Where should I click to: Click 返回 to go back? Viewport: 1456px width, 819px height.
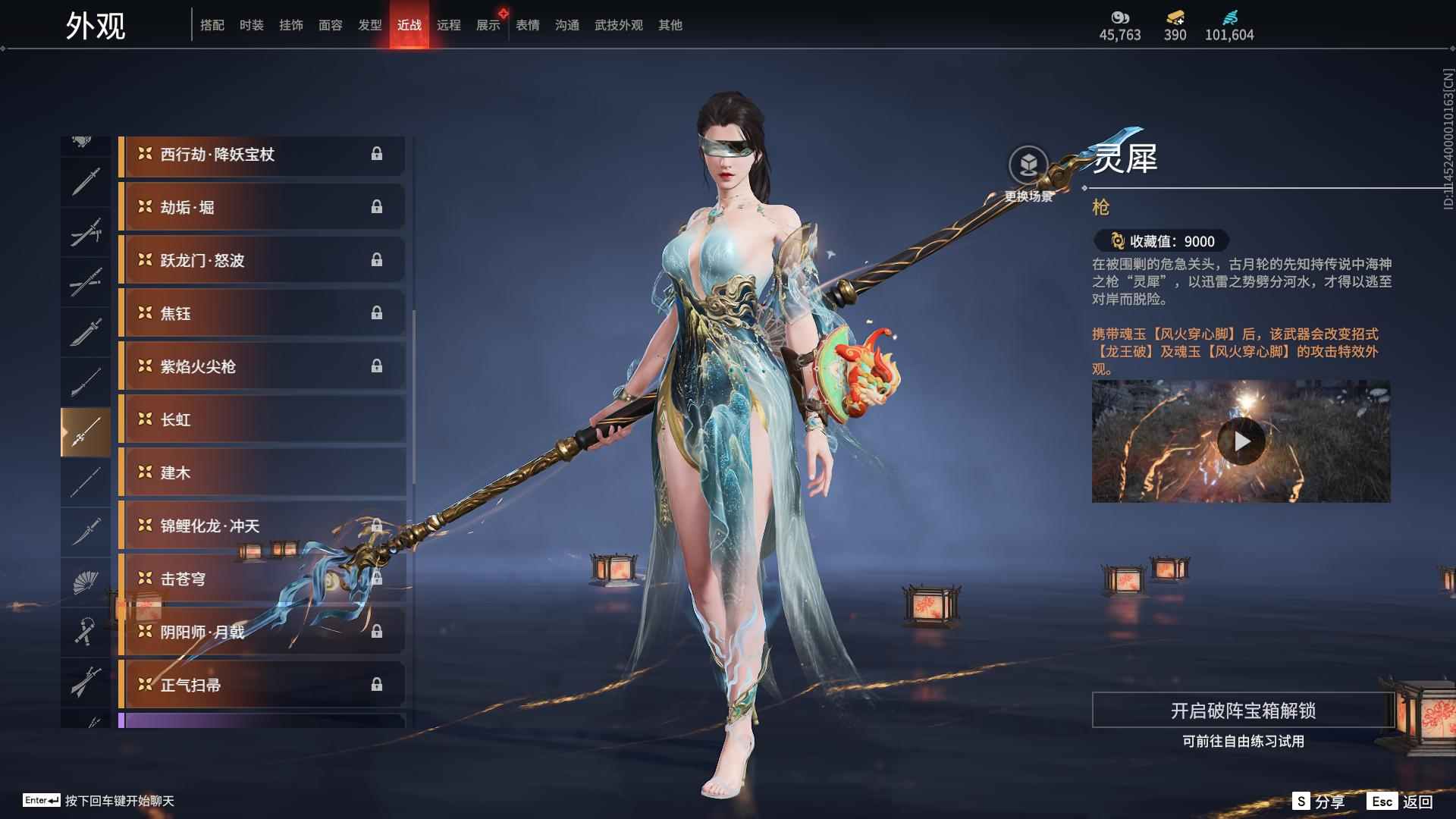click(x=1402, y=802)
